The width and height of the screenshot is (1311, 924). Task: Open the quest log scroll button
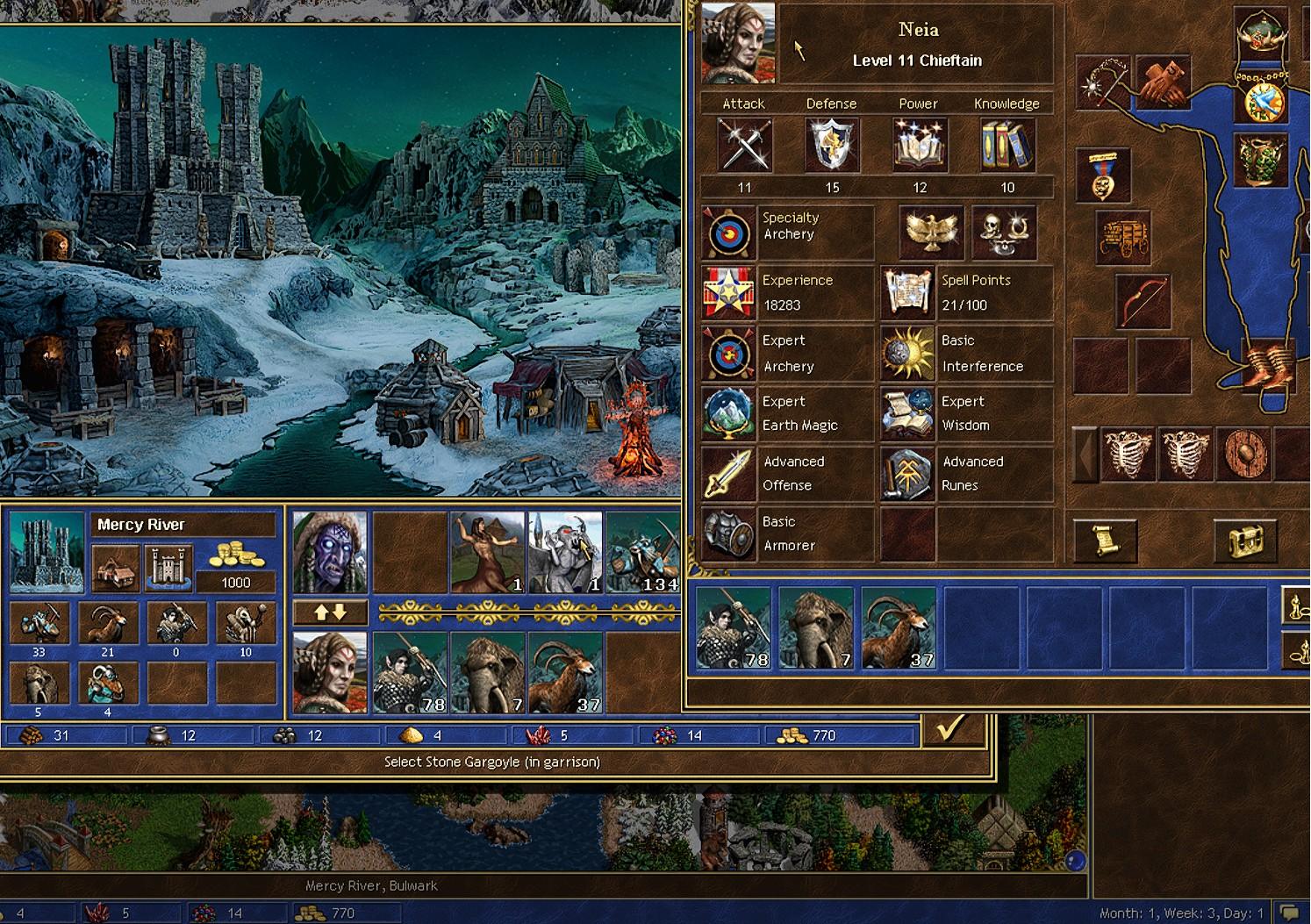(1106, 540)
